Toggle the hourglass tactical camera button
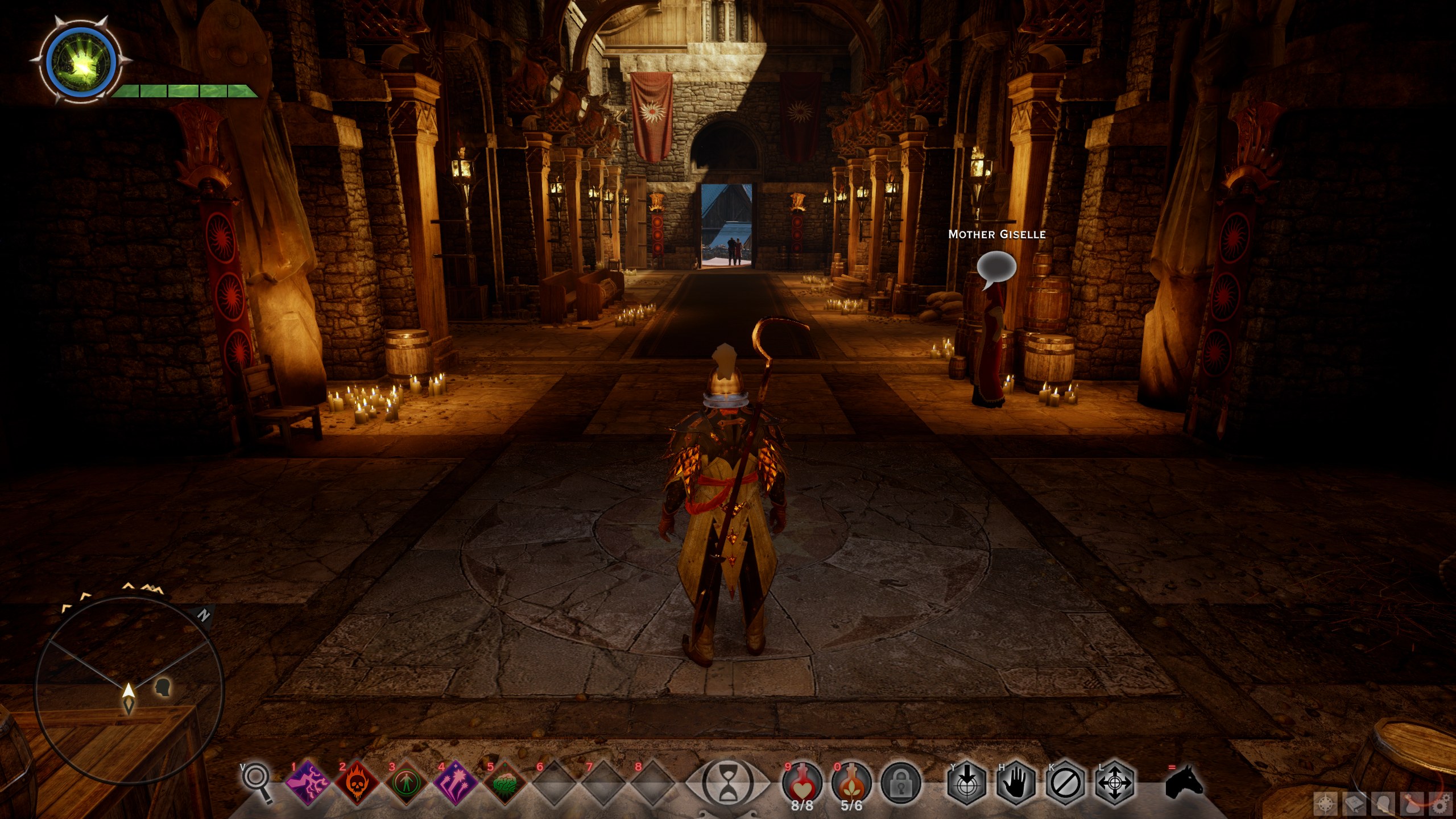 [728, 784]
